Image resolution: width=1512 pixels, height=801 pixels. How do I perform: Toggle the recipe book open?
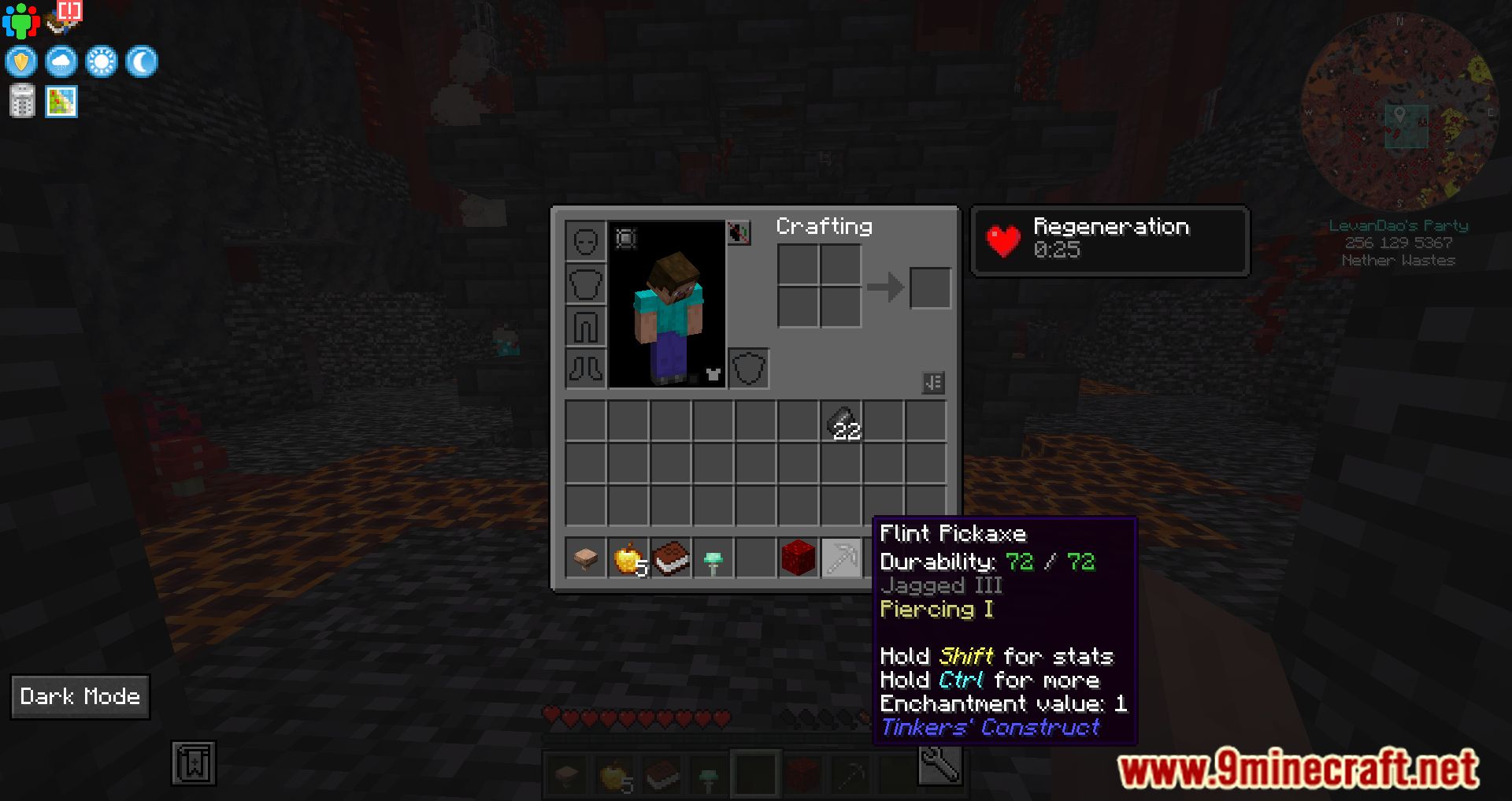934,381
